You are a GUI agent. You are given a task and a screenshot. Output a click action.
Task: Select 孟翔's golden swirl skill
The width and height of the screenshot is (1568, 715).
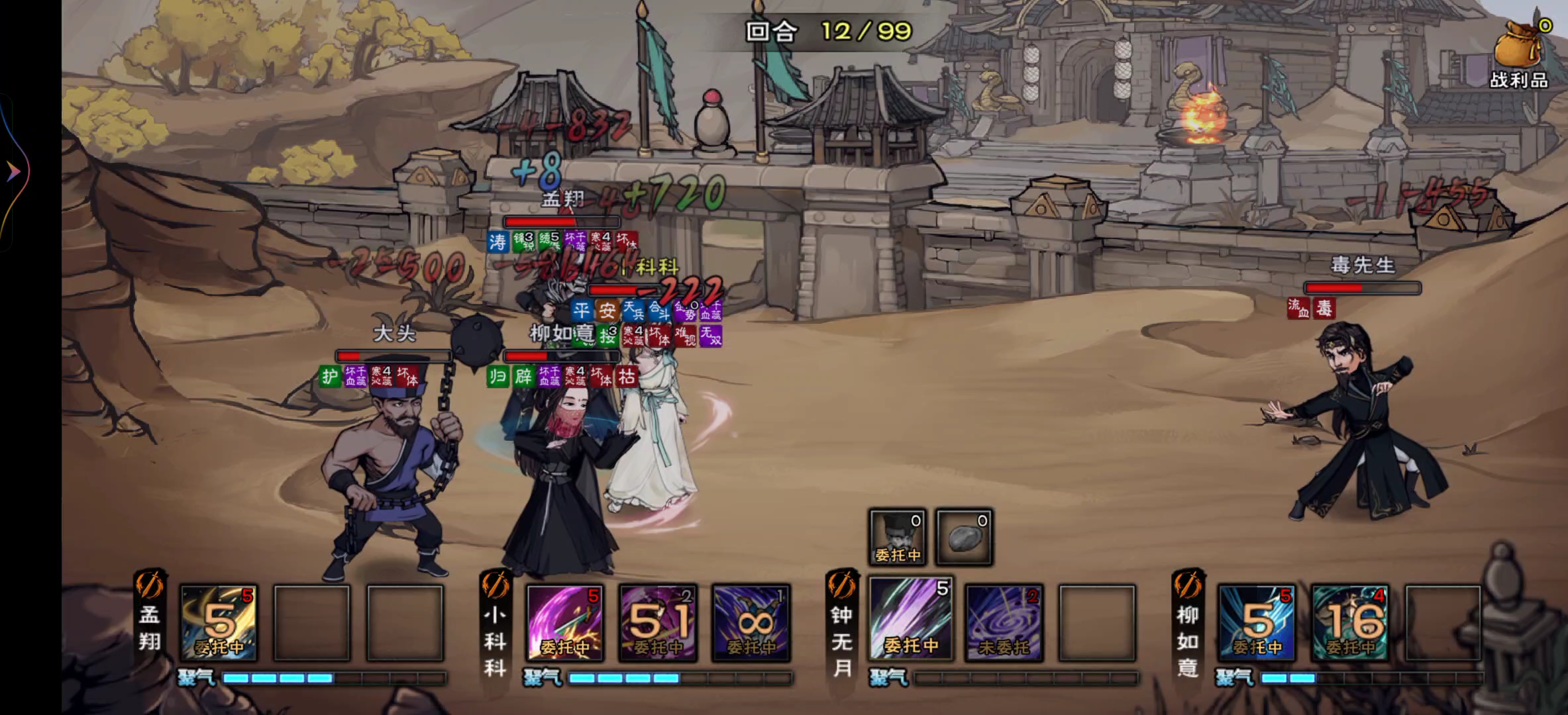tap(219, 622)
